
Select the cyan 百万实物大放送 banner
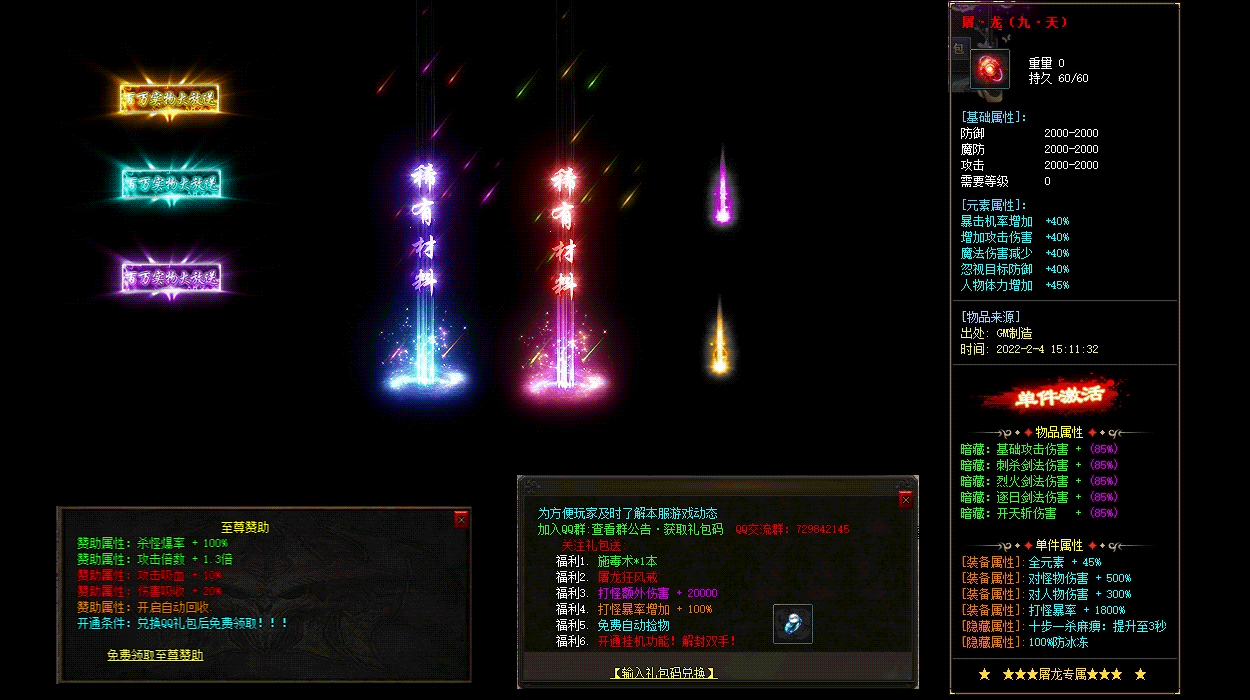(170, 183)
